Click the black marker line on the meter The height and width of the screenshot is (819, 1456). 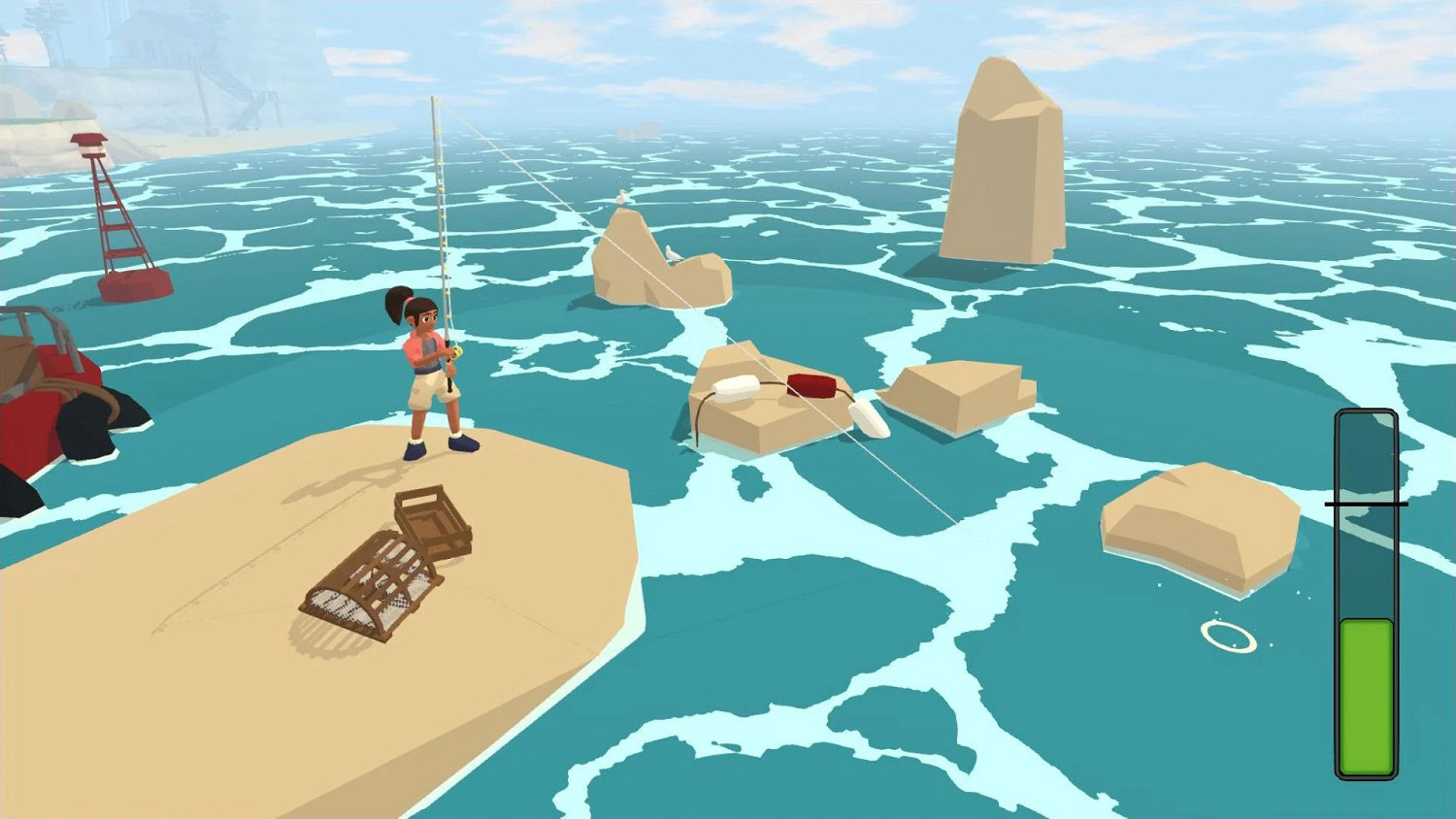[x=1365, y=504]
